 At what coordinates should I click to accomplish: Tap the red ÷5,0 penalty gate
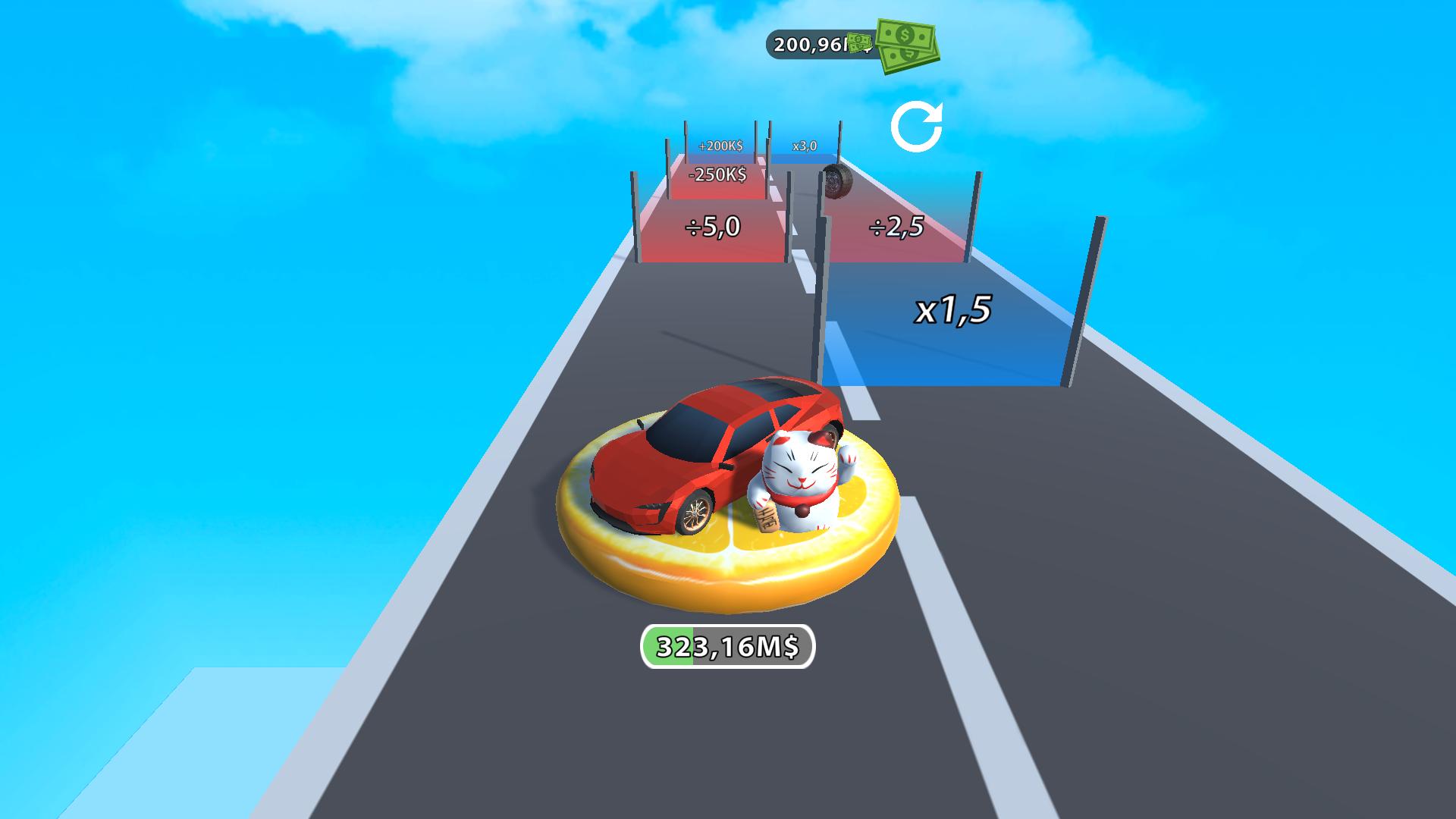tap(713, 227)
